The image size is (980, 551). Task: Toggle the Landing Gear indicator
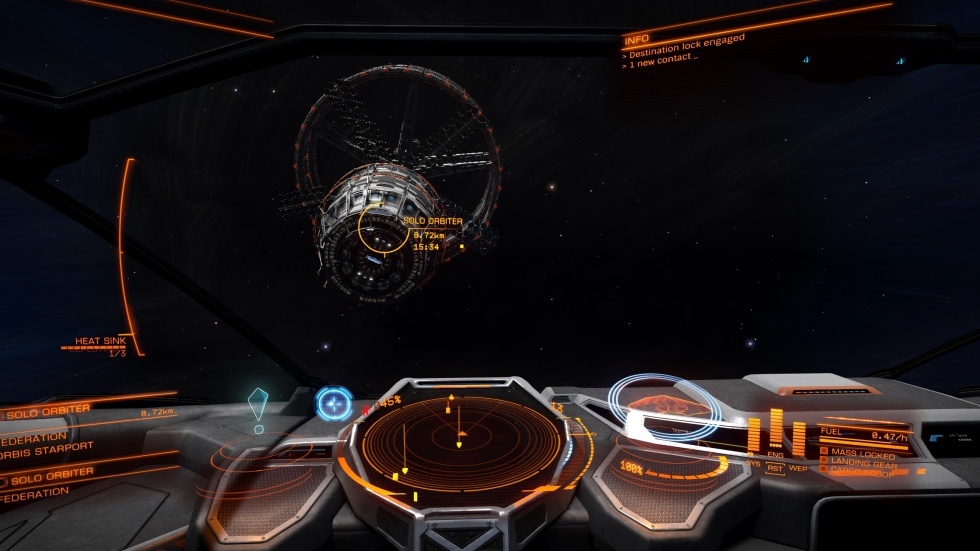coord(860,461)
